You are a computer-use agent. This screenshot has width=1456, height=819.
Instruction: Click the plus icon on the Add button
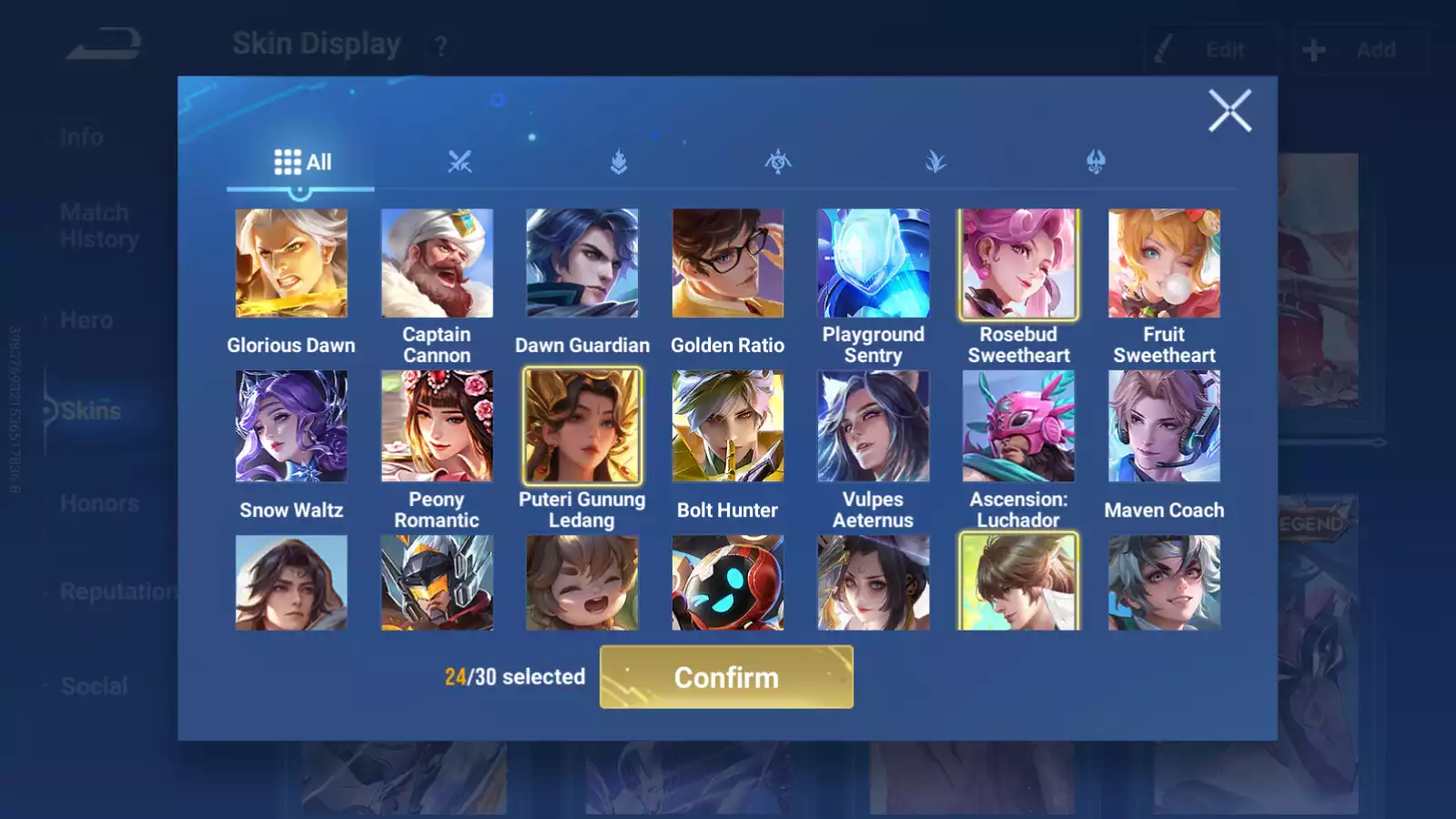[x=1313, y=49]
